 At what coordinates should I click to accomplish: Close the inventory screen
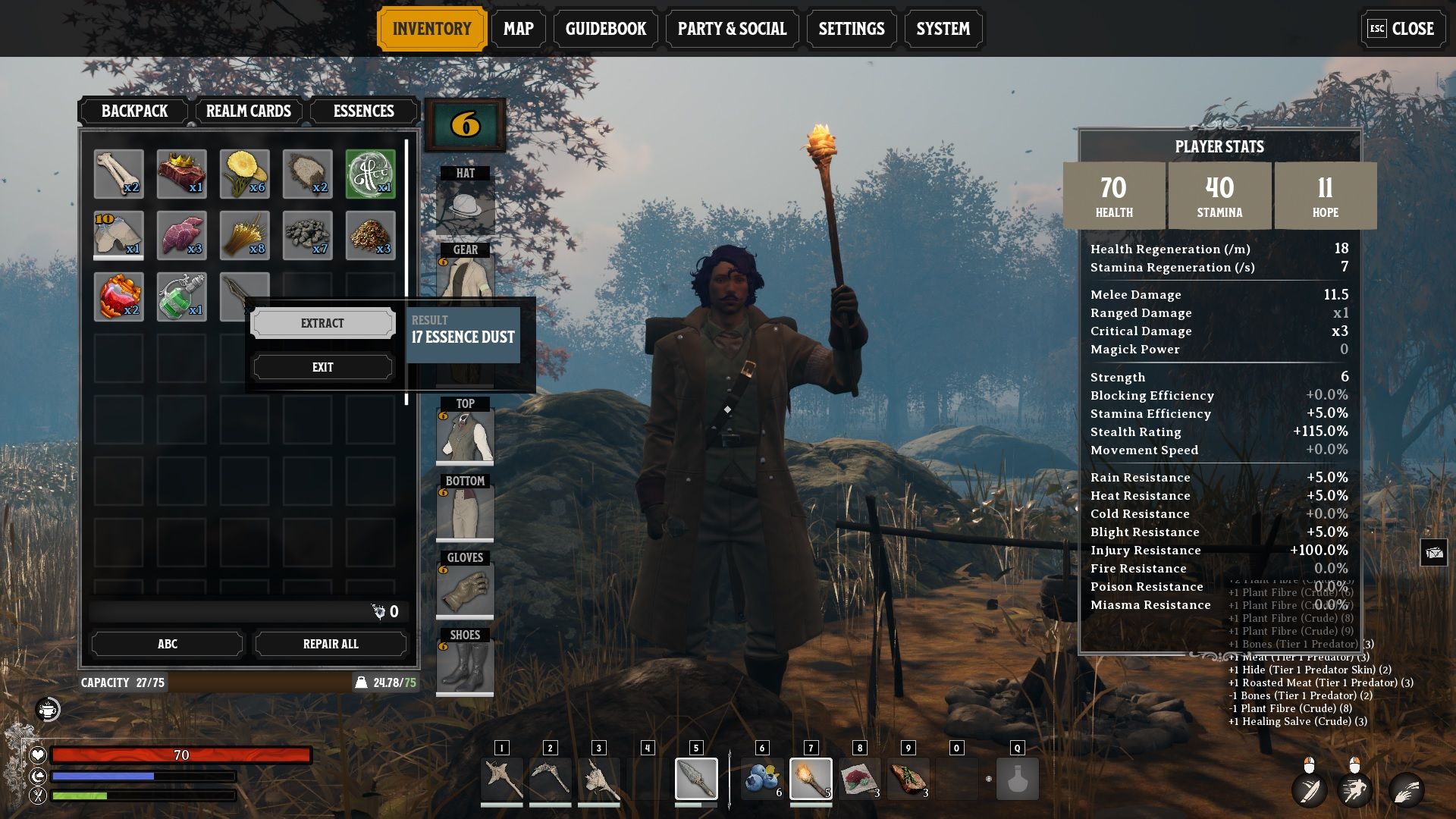point(1401,29)
